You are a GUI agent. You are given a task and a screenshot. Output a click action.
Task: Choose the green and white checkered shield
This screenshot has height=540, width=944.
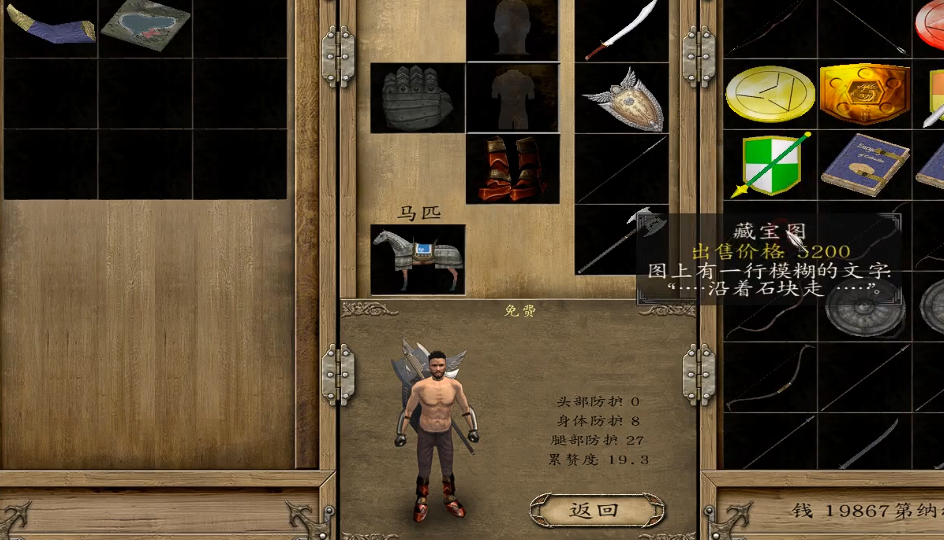click(771, 163)
